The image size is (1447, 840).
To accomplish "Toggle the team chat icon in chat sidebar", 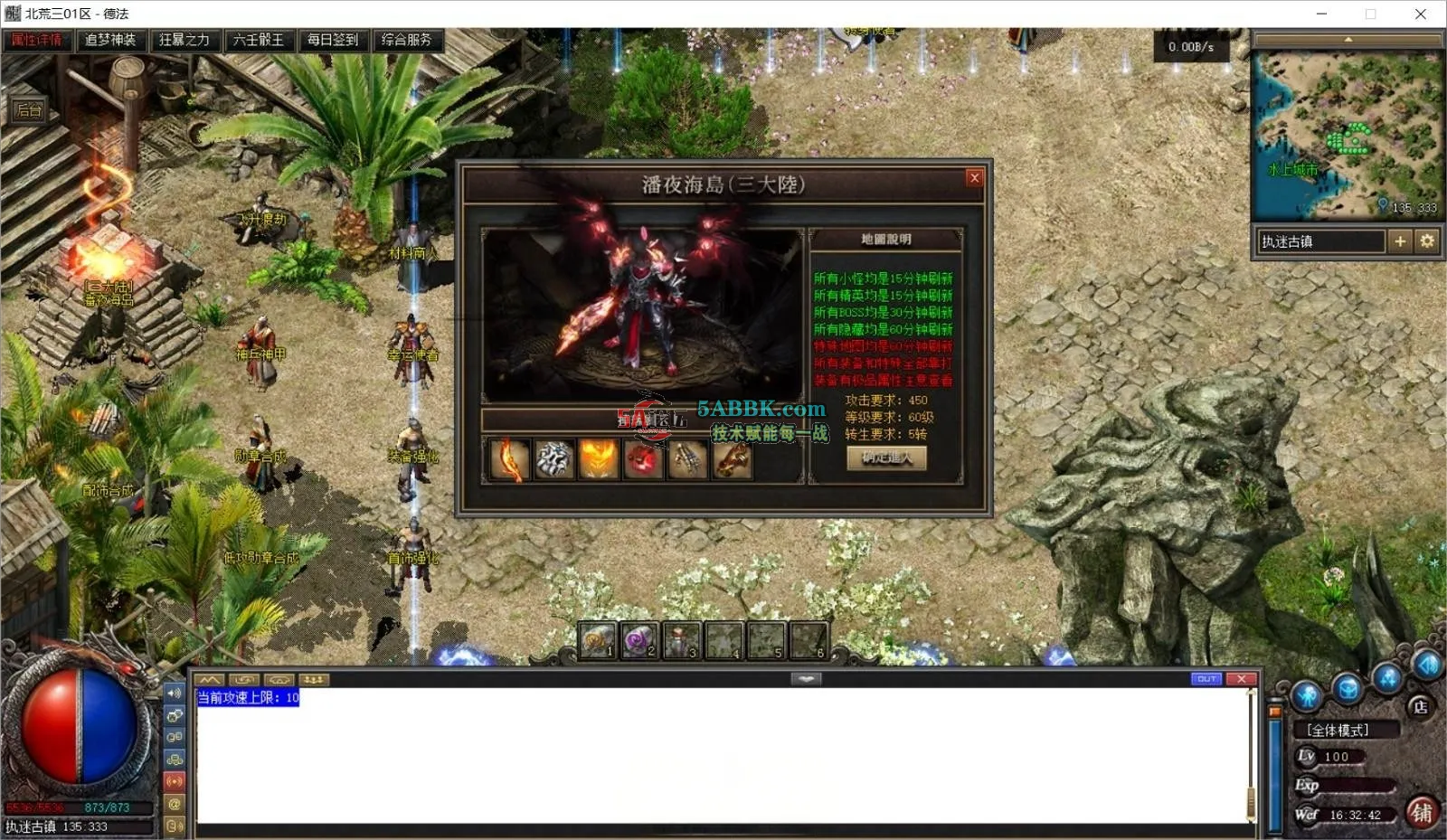I will tap(175, 759).
